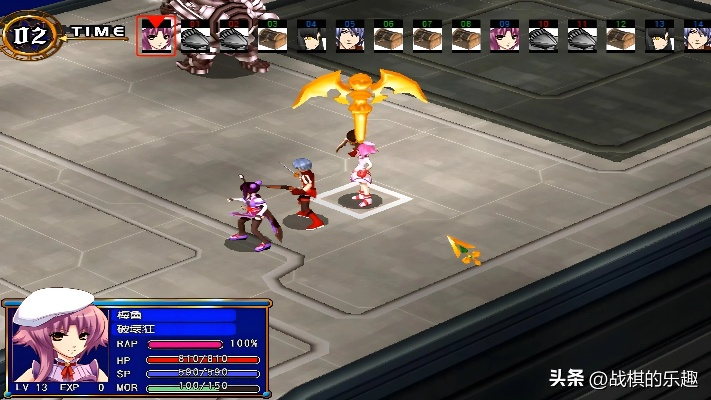
Task: Select the red-framed active turn portrait
Action: pyautogui.click(x=155, y=36)
